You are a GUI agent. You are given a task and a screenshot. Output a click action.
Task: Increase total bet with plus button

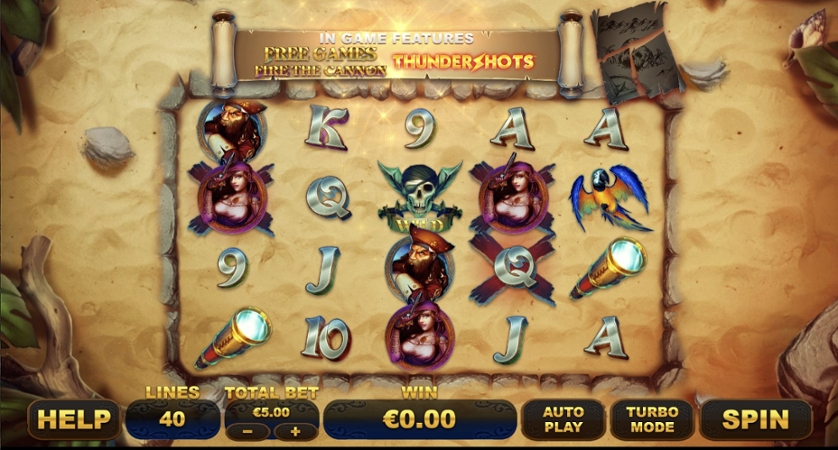click(x=295, y=431)
